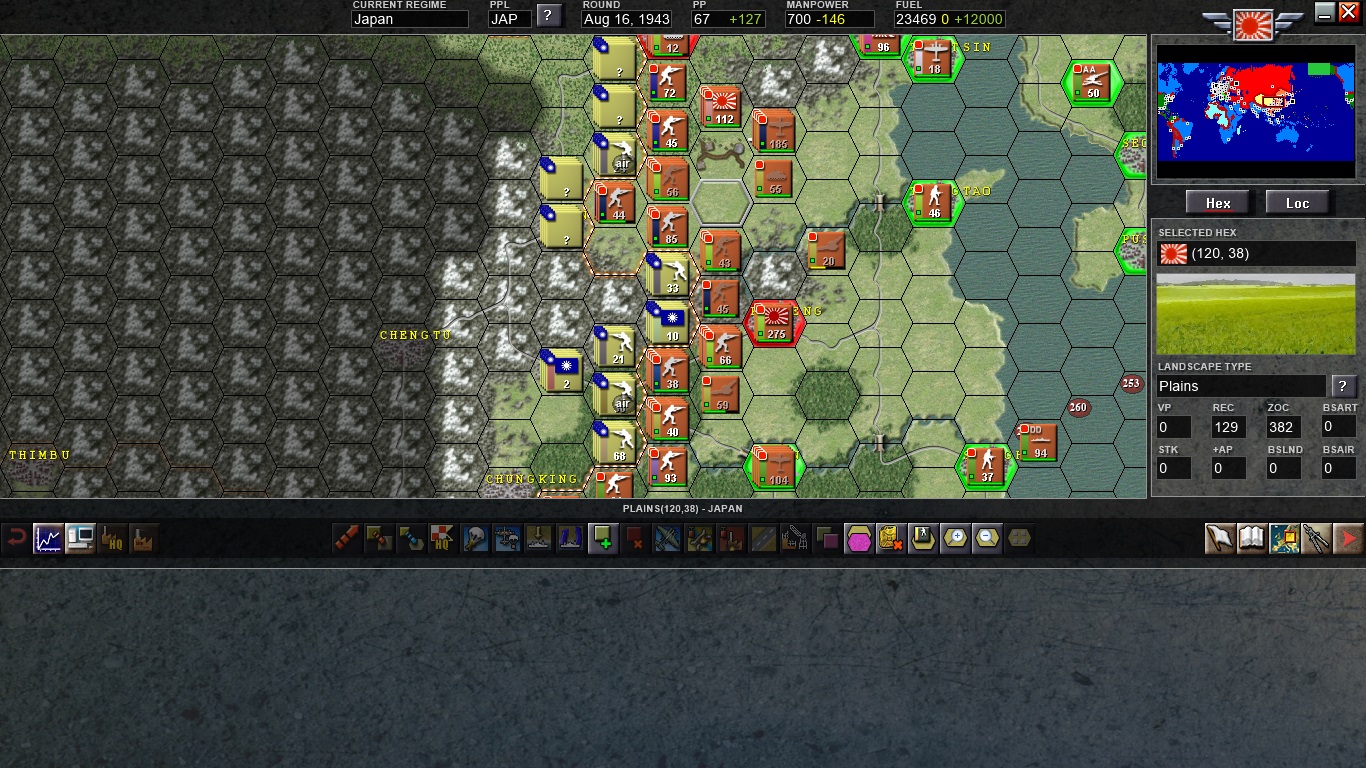Open the statistics graph view
The image size is (1366, 768).
click(47, 538)
